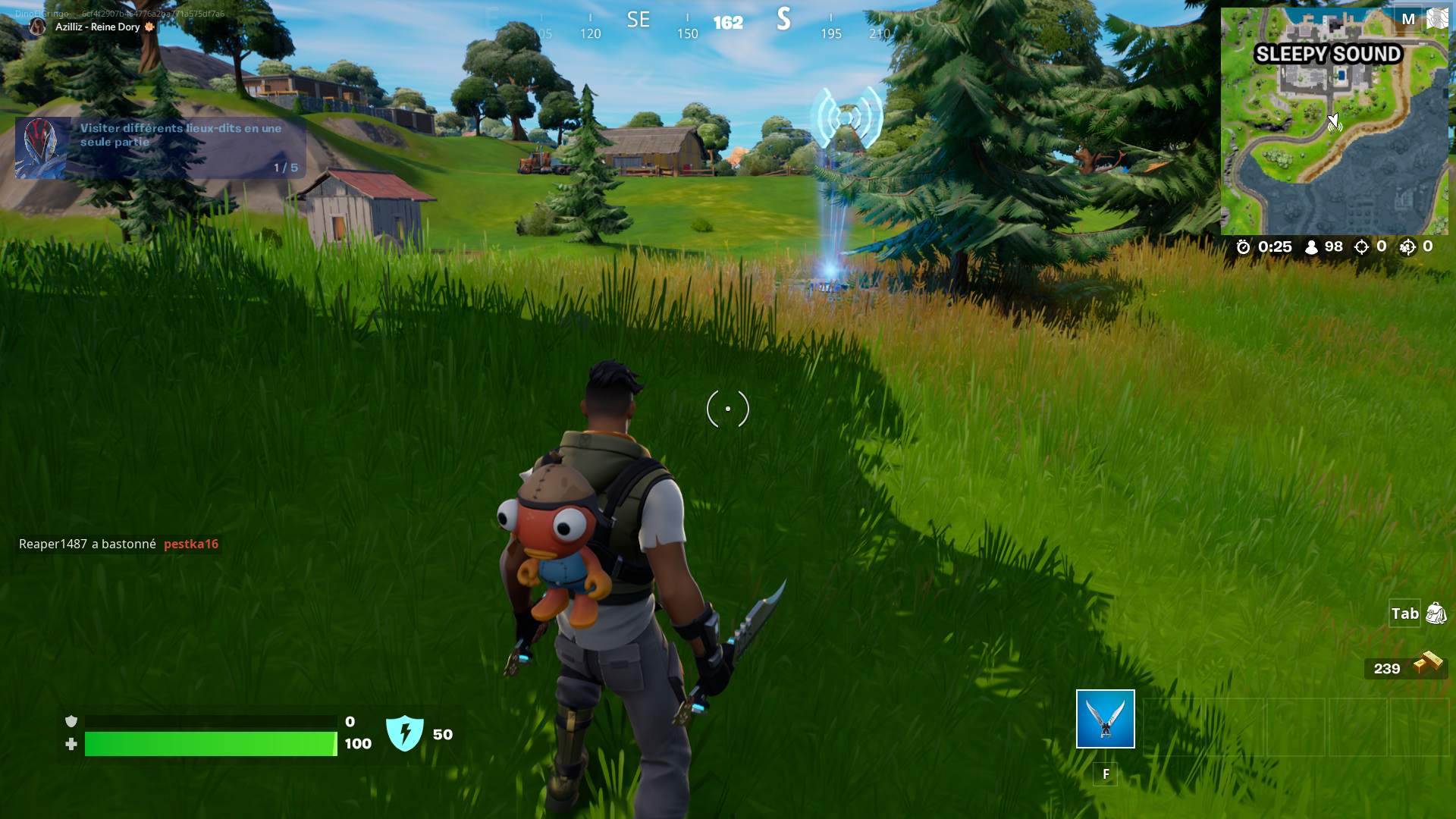Click the eliminations crosshair icon
Image resolution: width=1456 pixels, height=819 pixels.
coord(1361,246)
